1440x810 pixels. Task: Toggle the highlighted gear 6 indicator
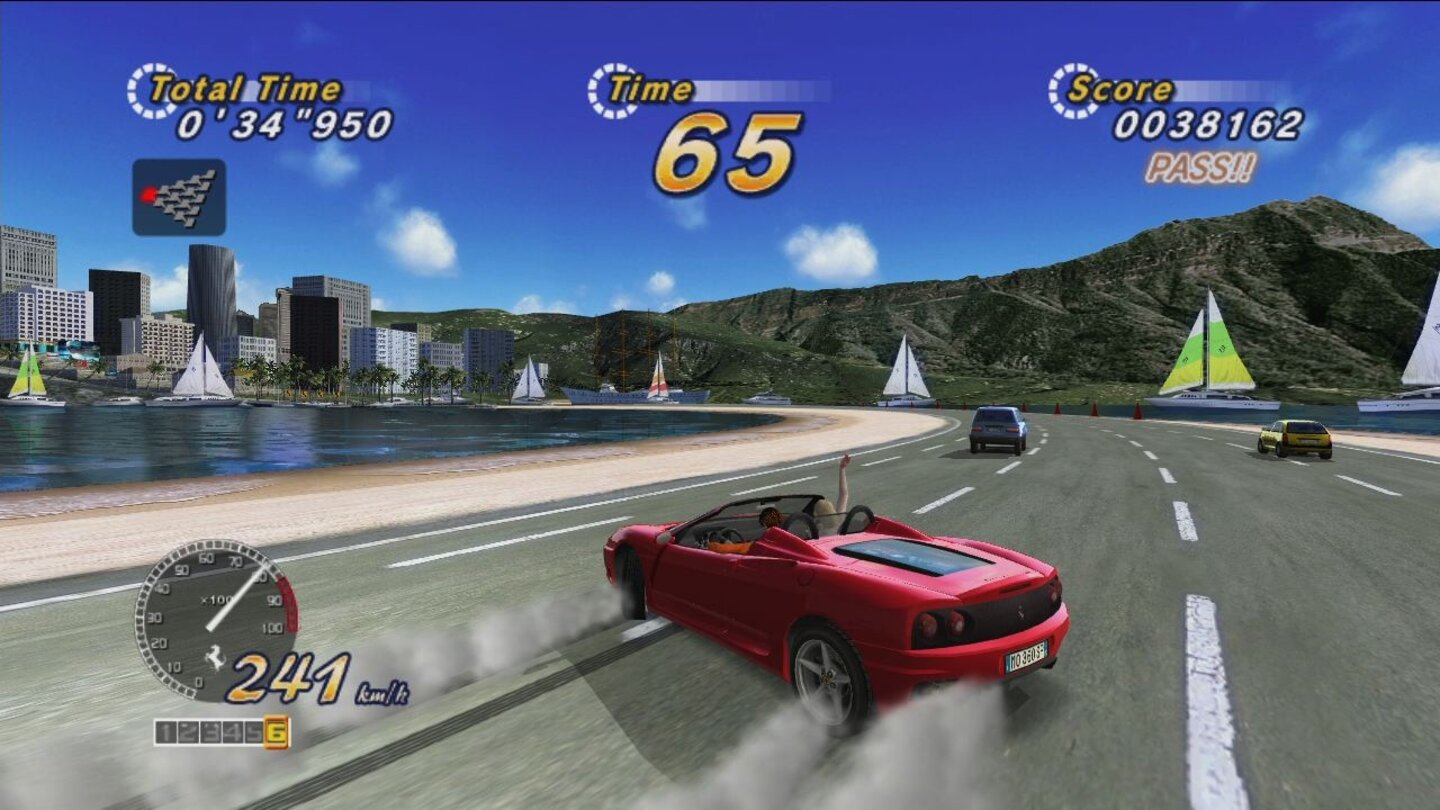click(276, 730)
